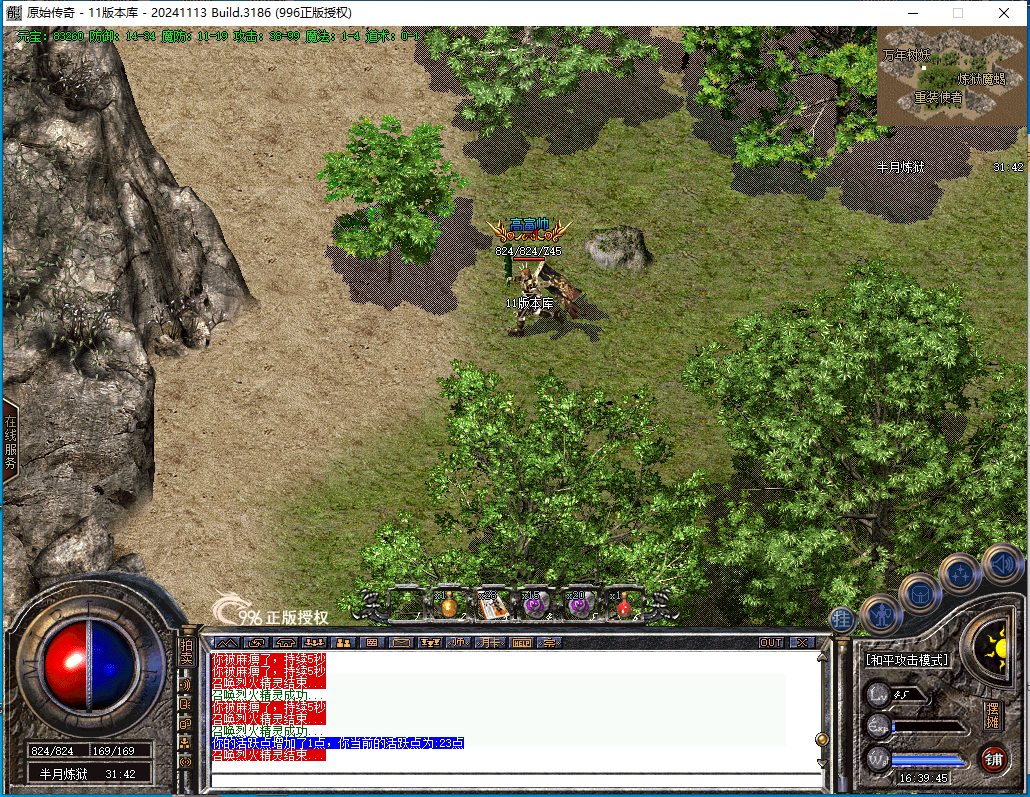Open the bag inventory round button
Image resolution: width=1030 pixels, height=797 pixels.
click(919, 594)
